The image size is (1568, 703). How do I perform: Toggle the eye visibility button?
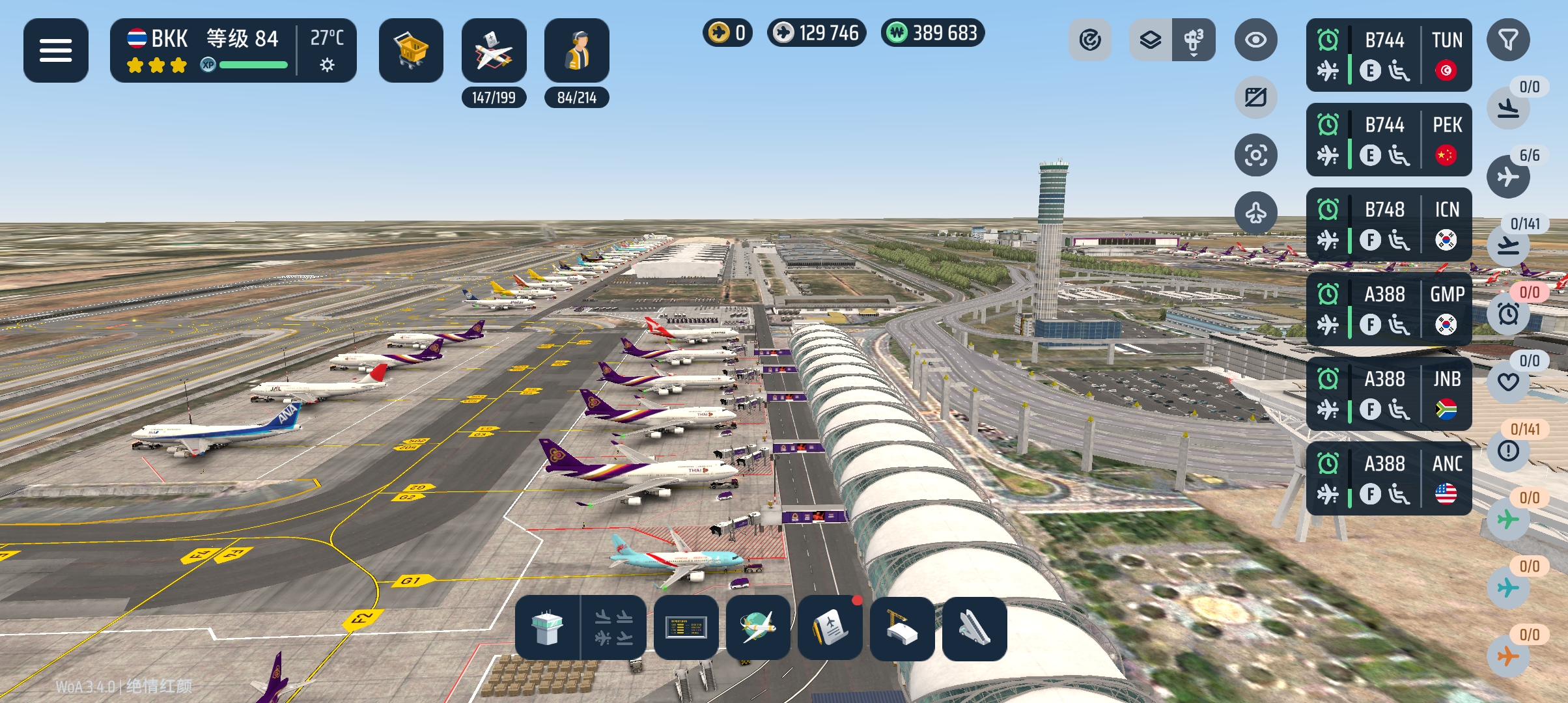point(1255,40)
